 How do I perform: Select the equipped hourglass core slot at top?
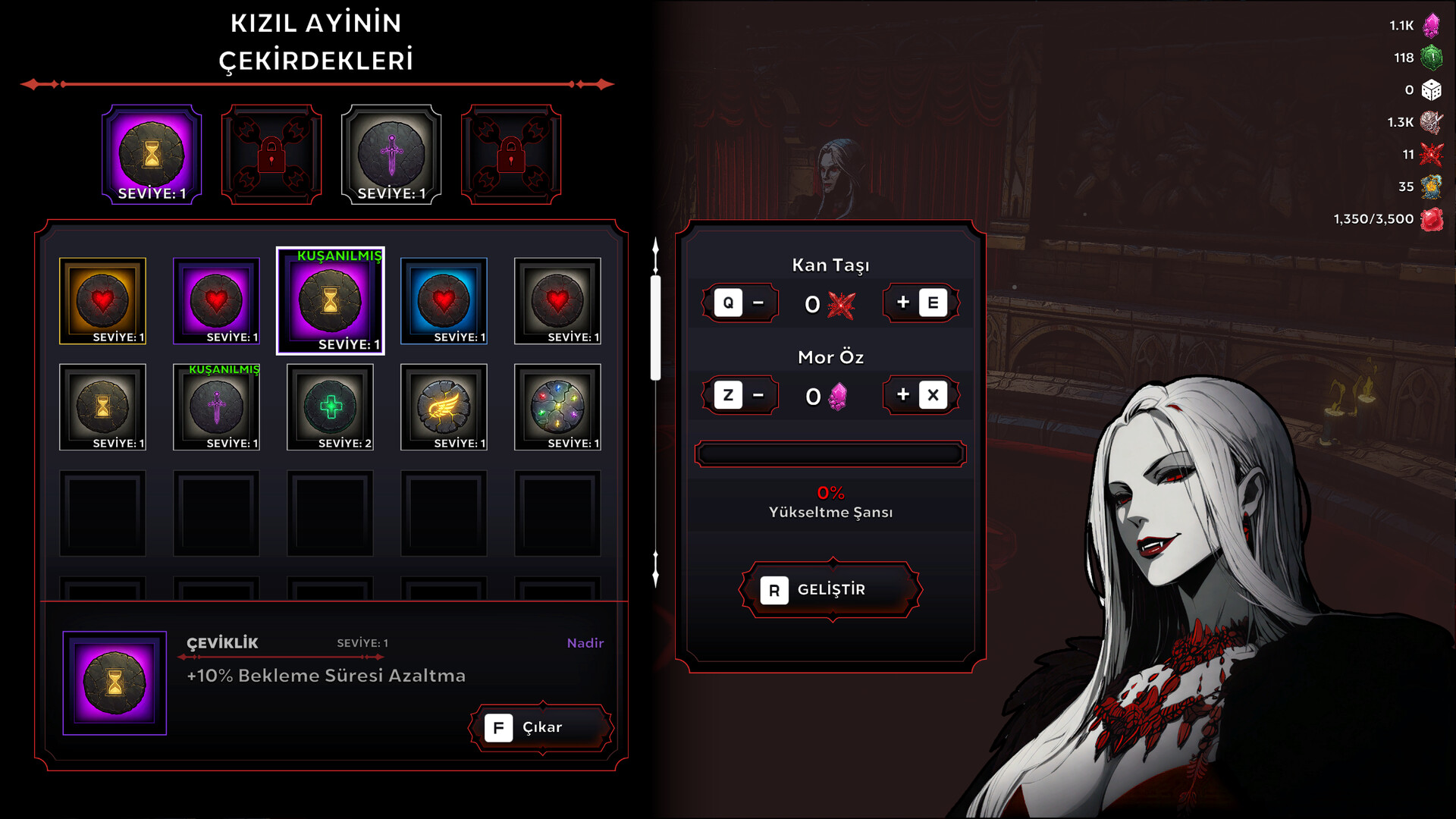[152, 155]
